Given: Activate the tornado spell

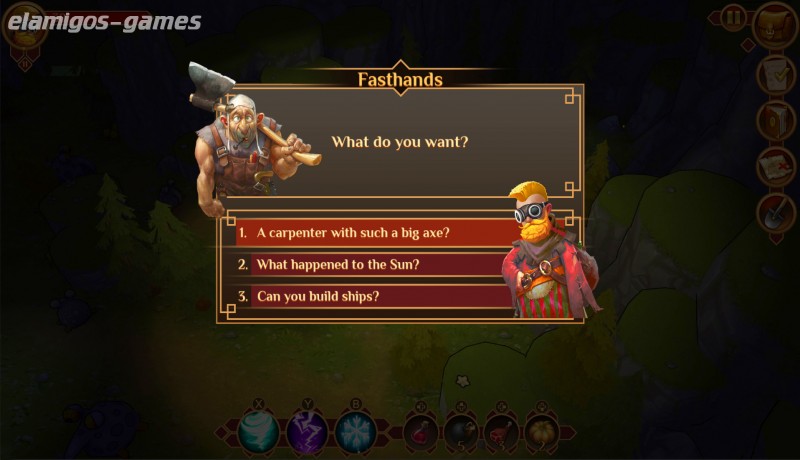Looking at the screenshot, I should coord(257,432).
